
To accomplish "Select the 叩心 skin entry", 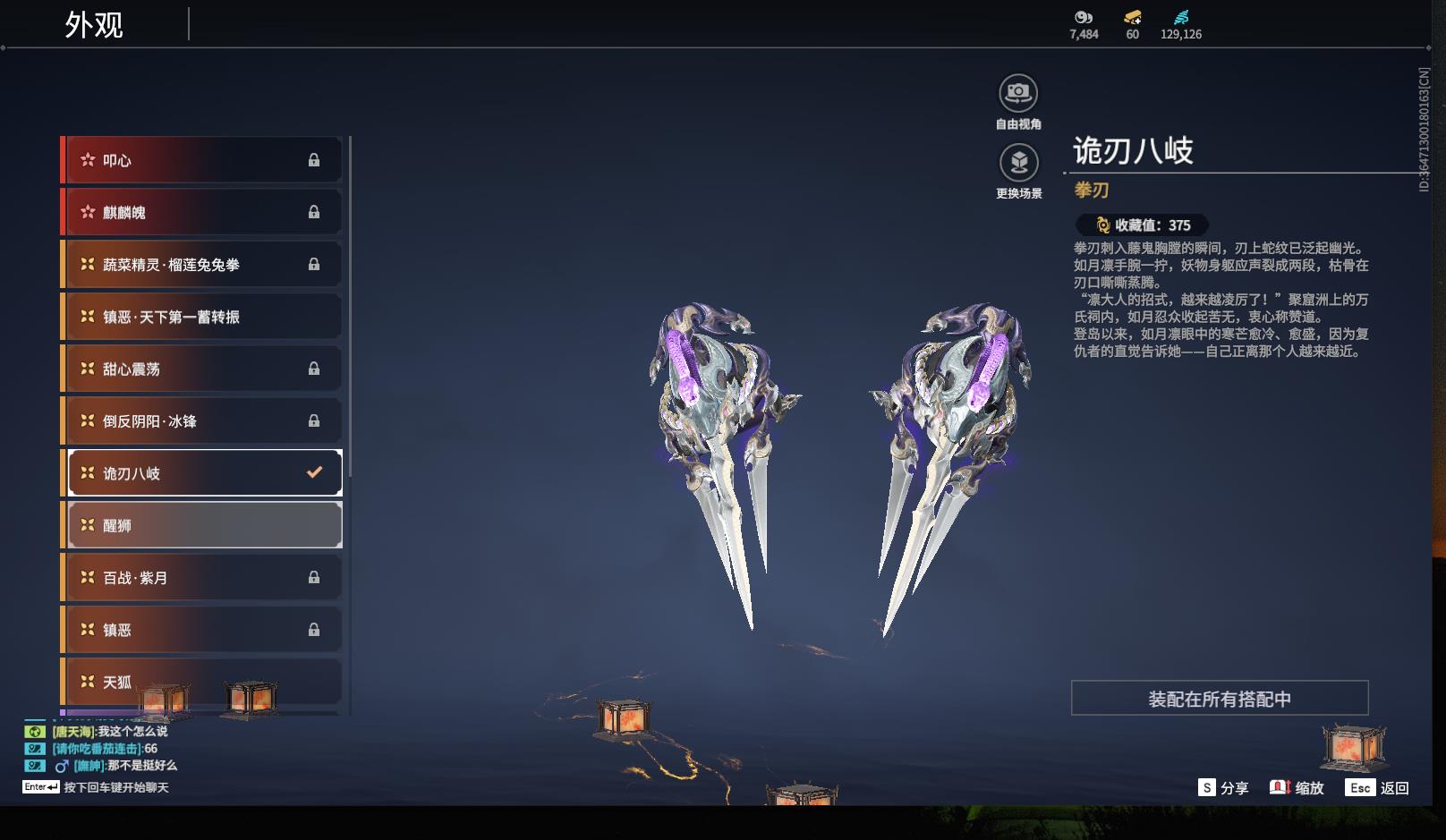I will click(x=202, y=160).
